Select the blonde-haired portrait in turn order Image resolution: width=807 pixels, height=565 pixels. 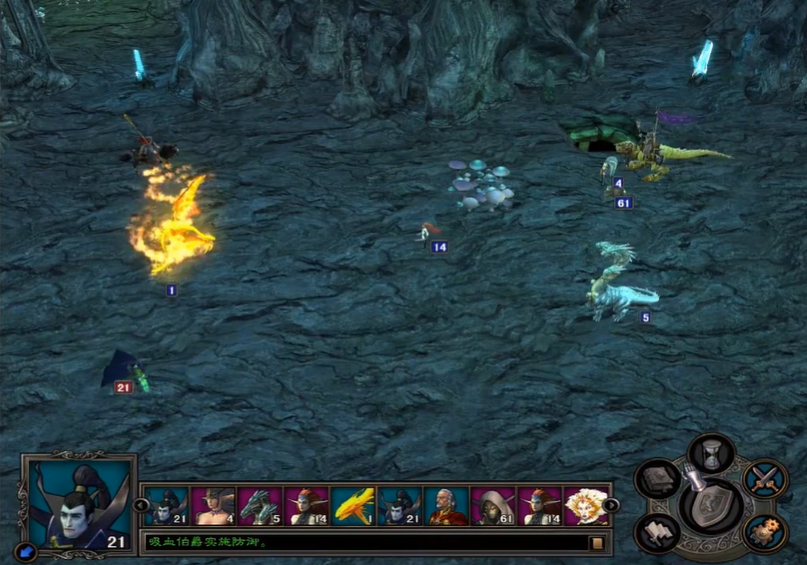(x=585, y=507)
